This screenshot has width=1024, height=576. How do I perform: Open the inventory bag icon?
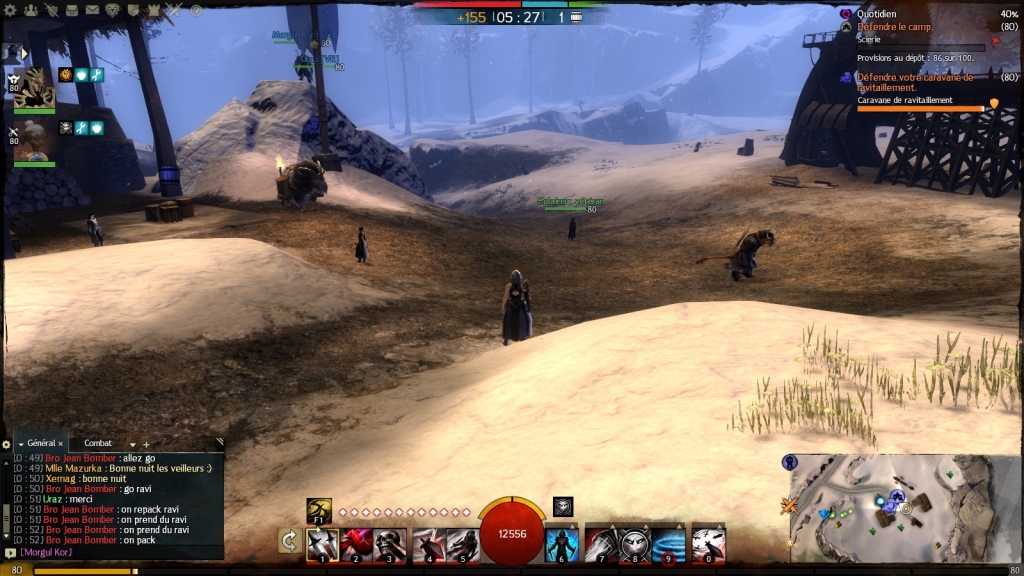pos(72,10)
